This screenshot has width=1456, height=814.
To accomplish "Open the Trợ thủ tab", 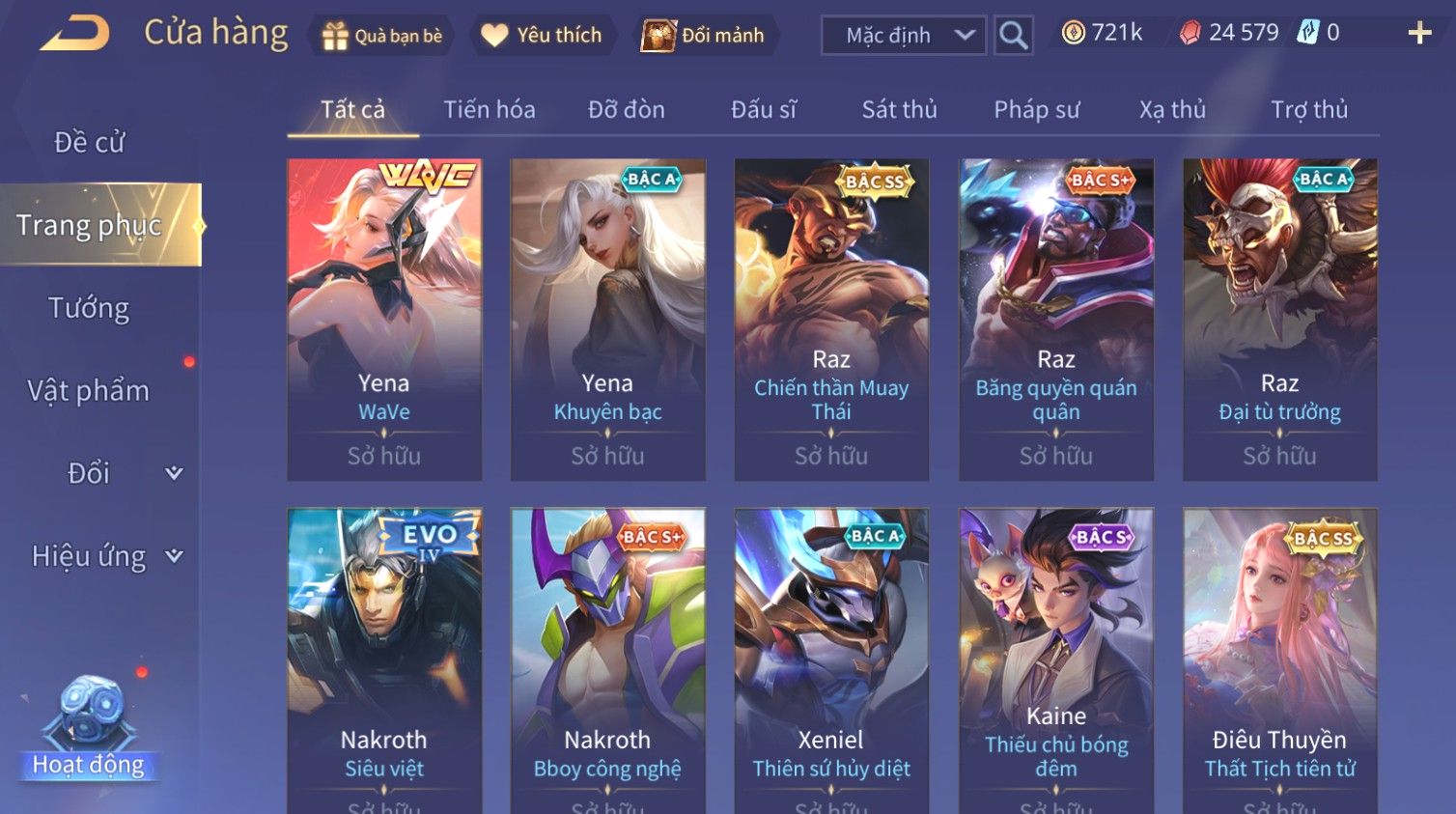I will 1309,110.
